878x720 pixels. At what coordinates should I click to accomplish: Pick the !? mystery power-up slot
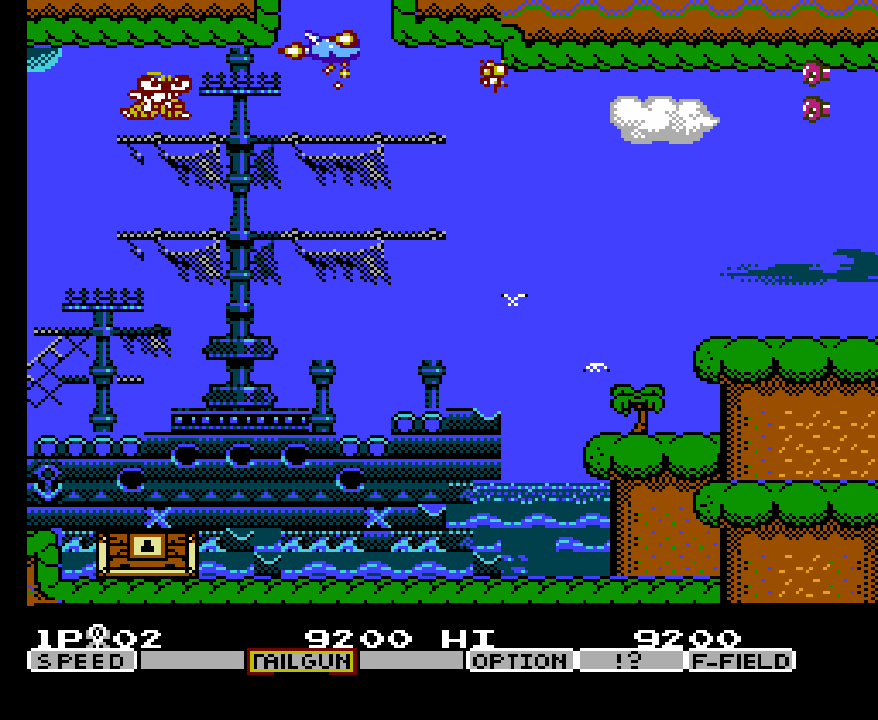(x=629, y=661)
